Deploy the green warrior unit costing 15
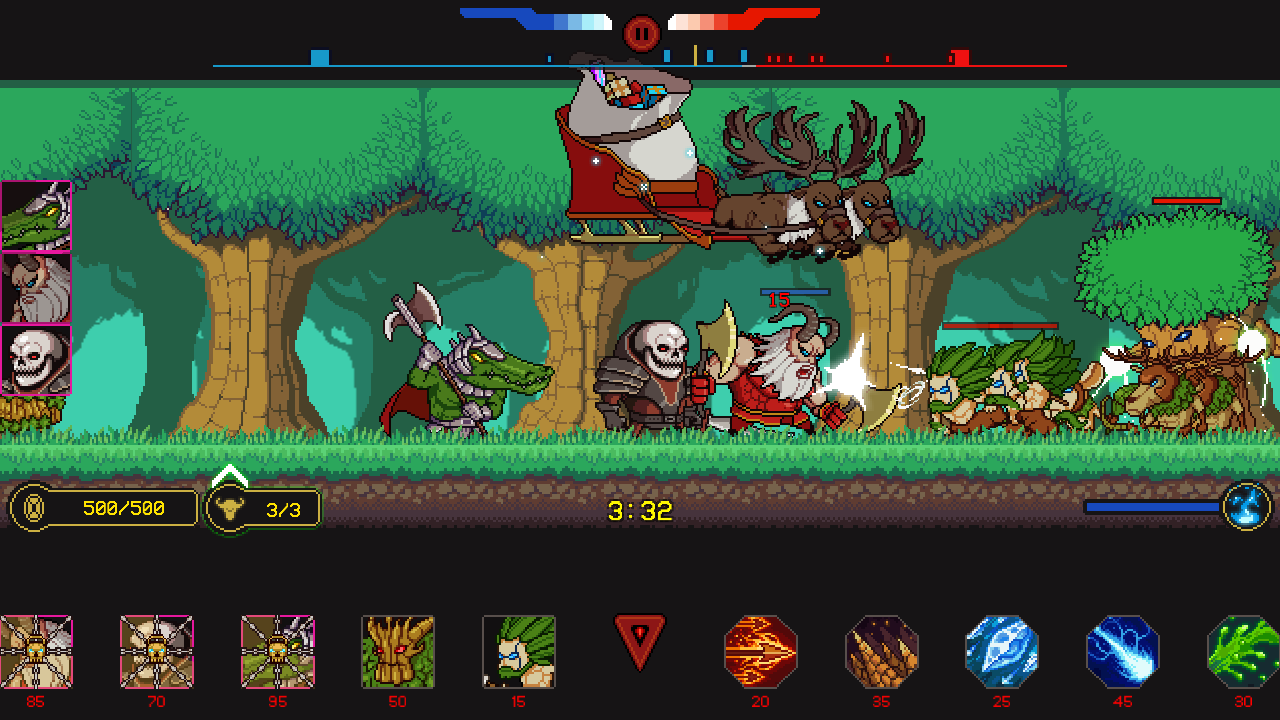Viewport: 1280px width, 720px height. (x=518, y=651)
